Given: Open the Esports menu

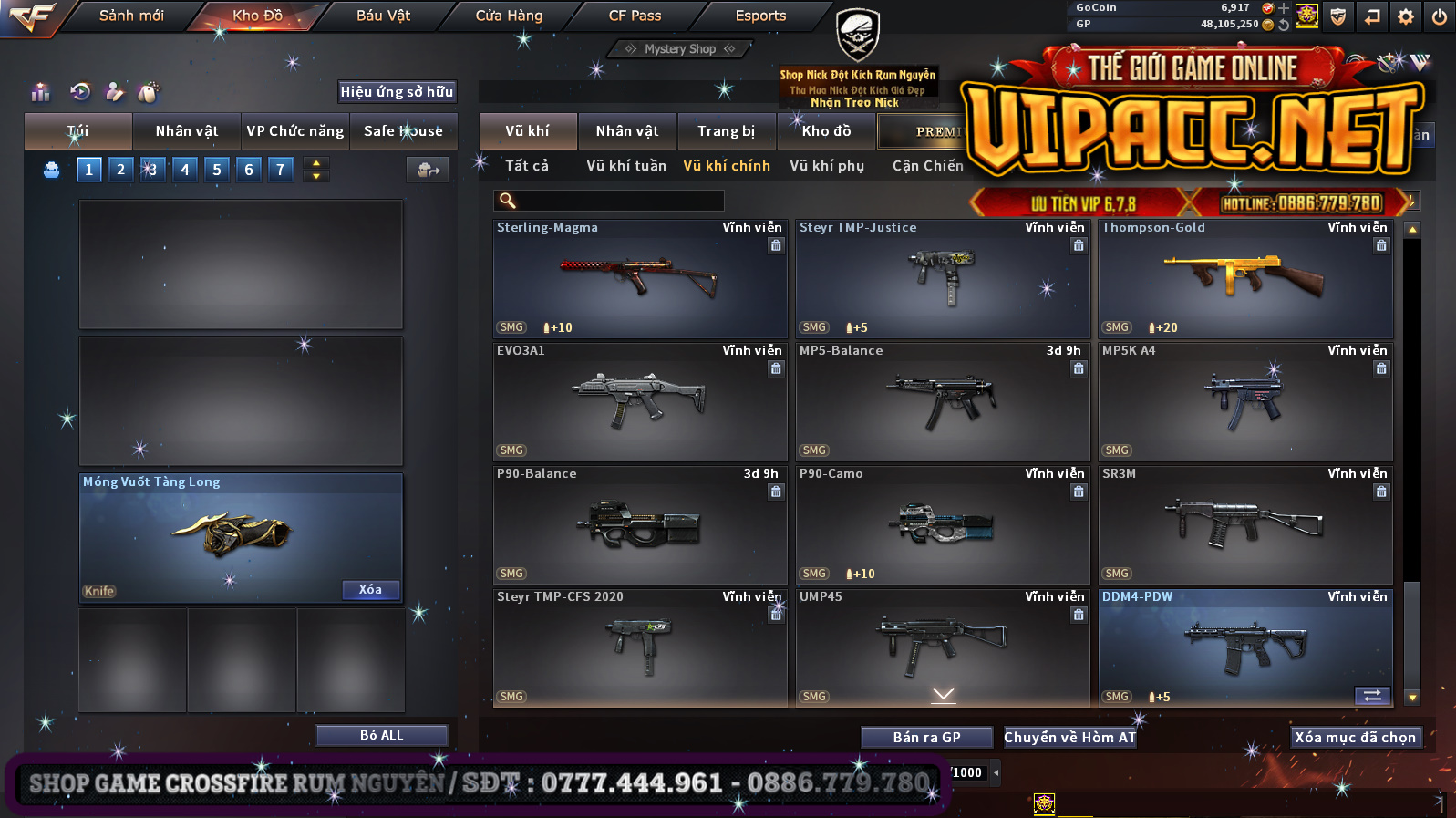Looking at the screenshot, I should (760, 16).
